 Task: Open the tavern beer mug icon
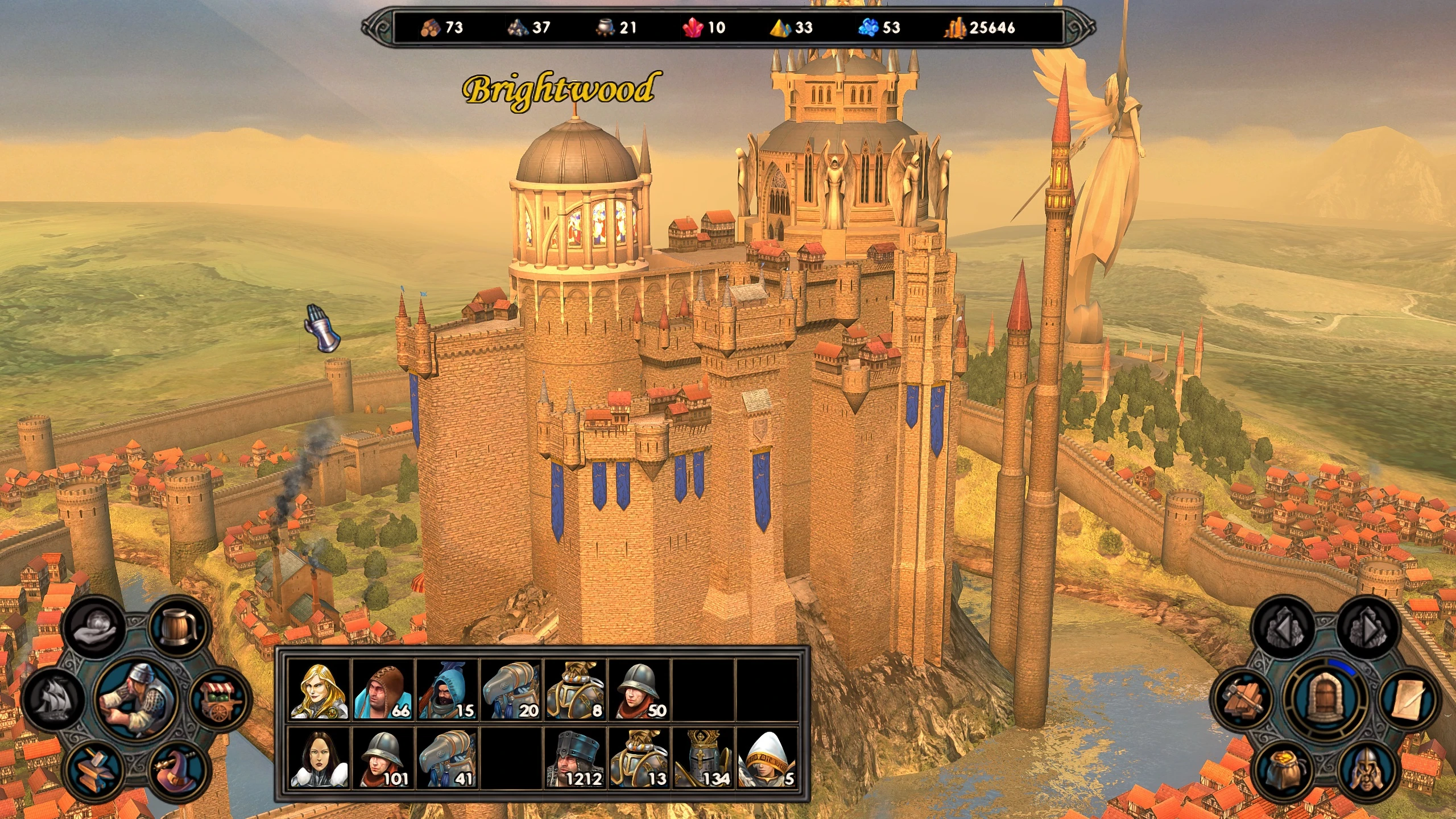179,626
